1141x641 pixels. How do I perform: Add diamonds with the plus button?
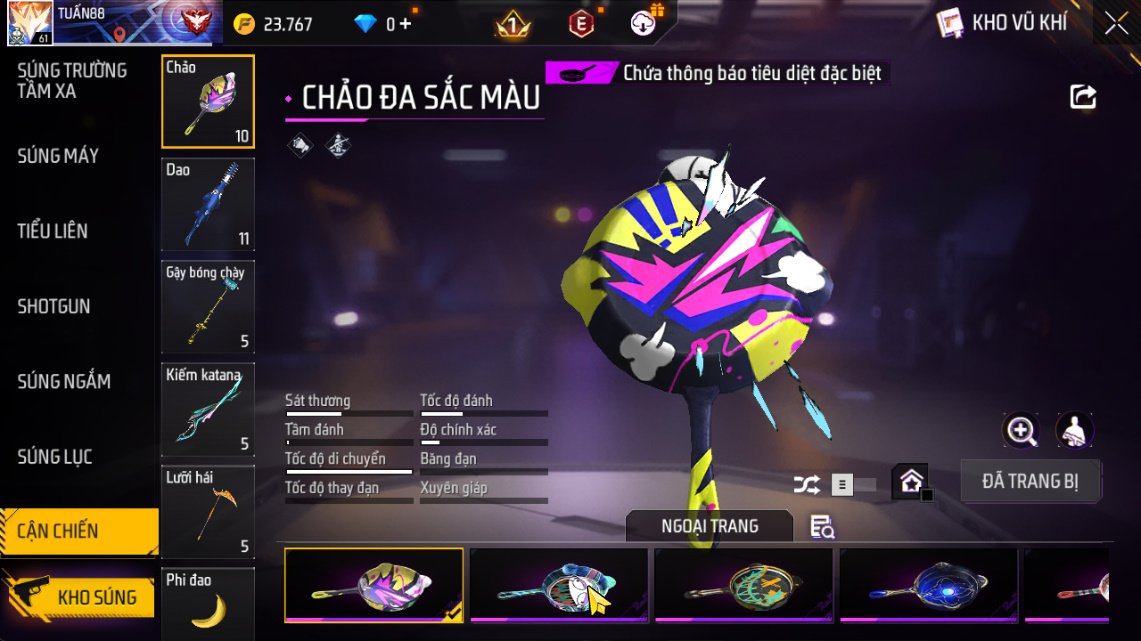click(405, 24)
